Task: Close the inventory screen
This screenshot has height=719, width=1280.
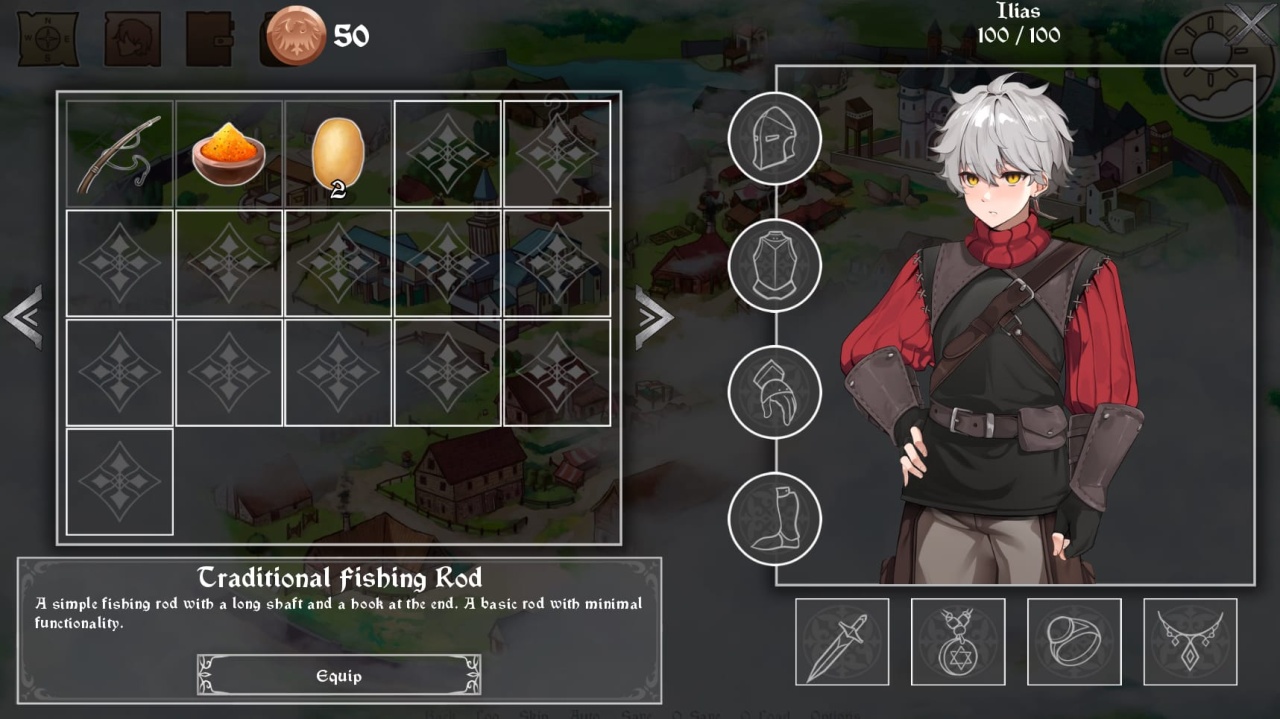Action: tap(1252, 24)
